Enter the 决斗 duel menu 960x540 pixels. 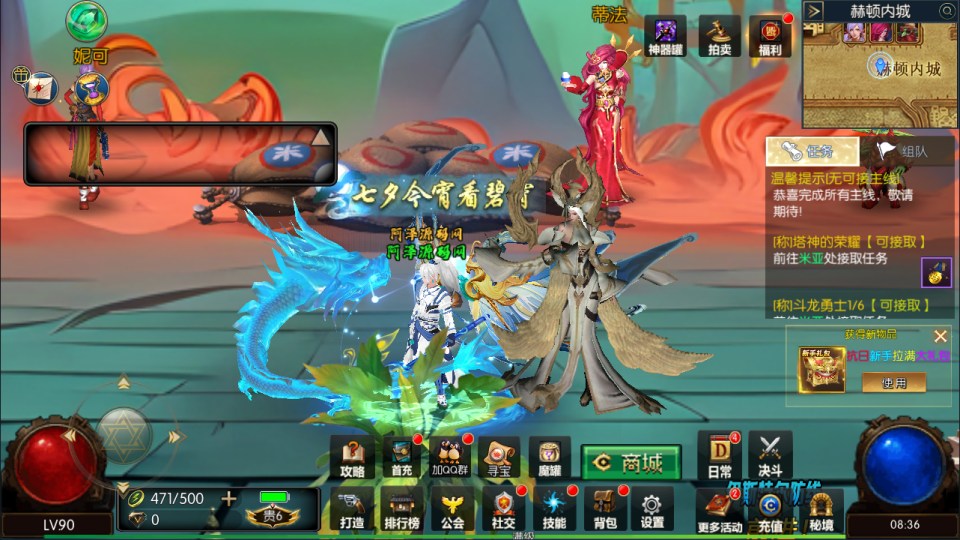(769, 455)
